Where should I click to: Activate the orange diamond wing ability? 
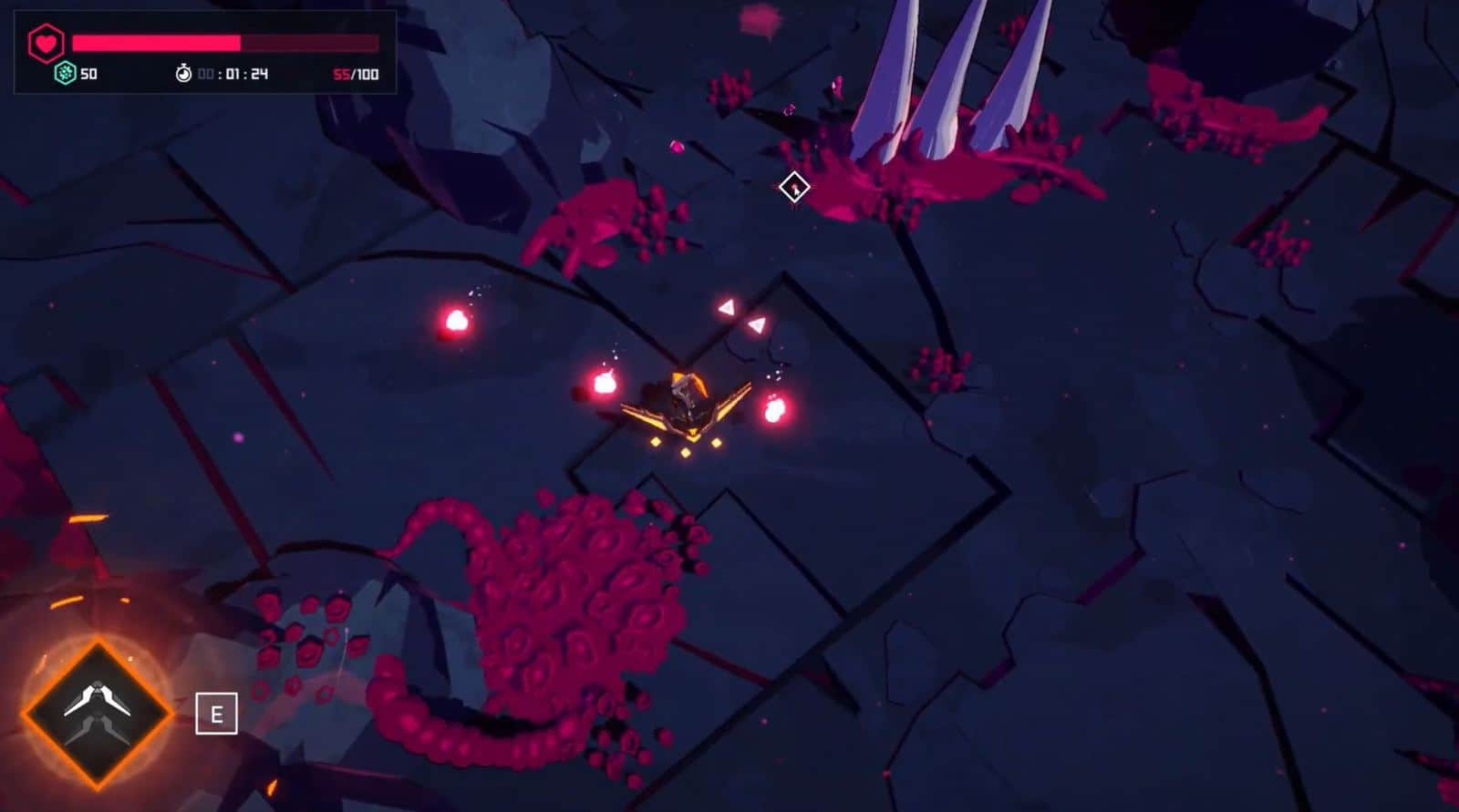click(x=97, y=713)
